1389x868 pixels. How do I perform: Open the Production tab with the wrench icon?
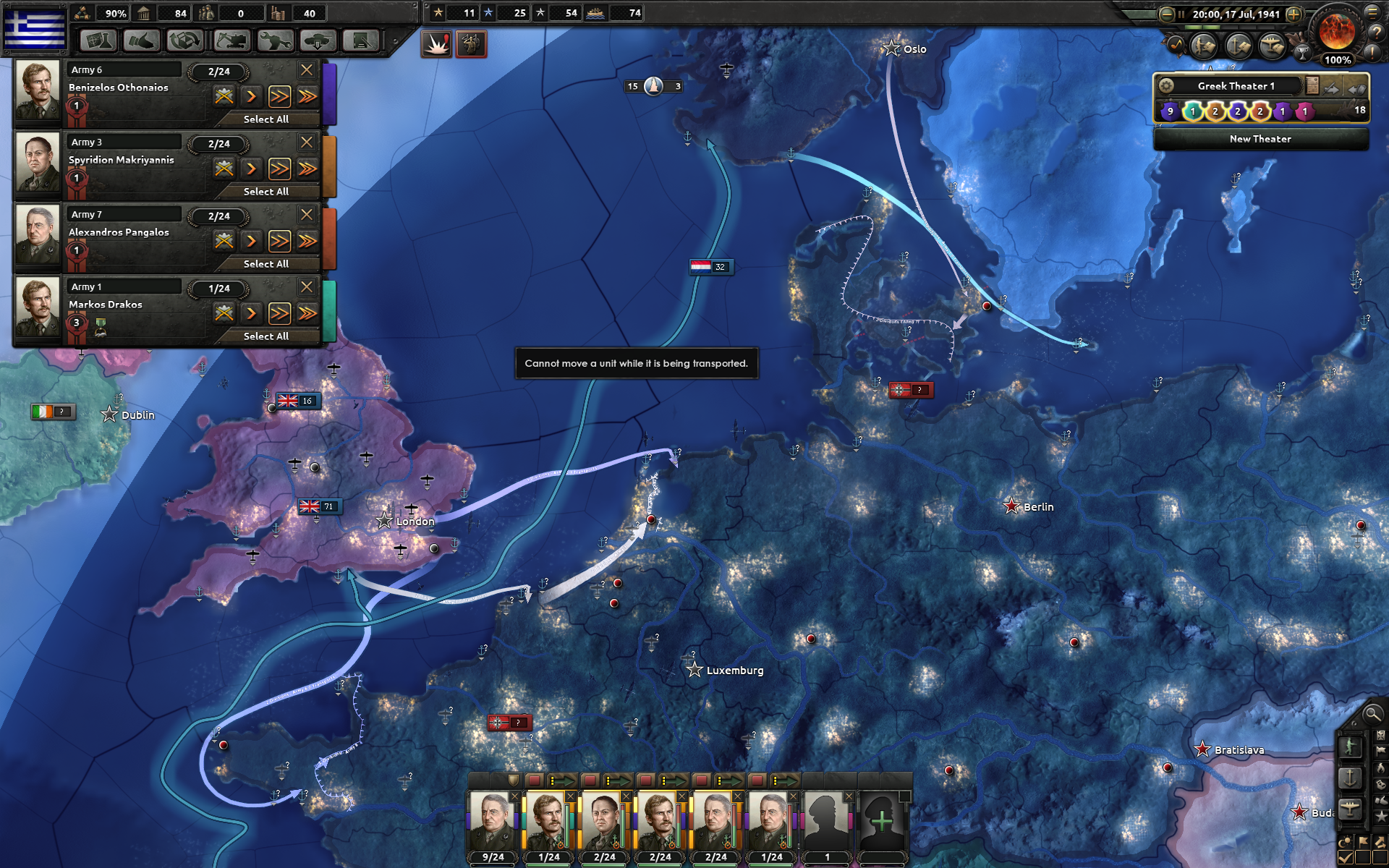[x=274, y=41]
